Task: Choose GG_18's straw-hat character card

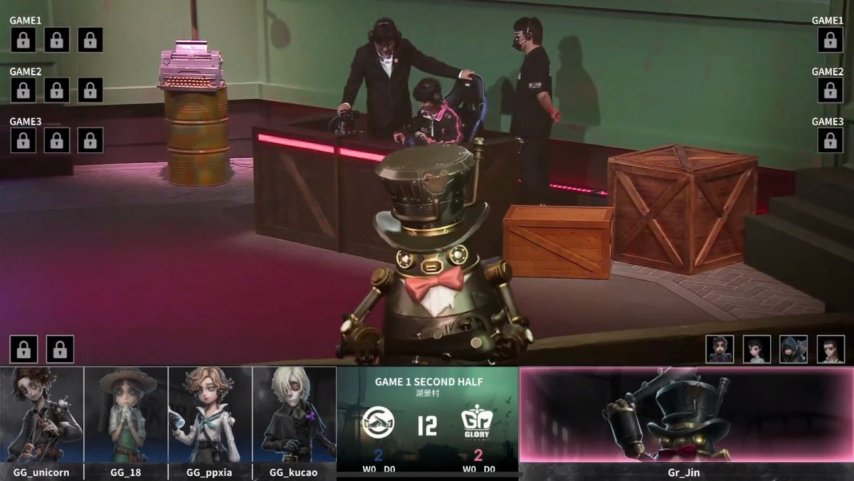Action: 126,414
